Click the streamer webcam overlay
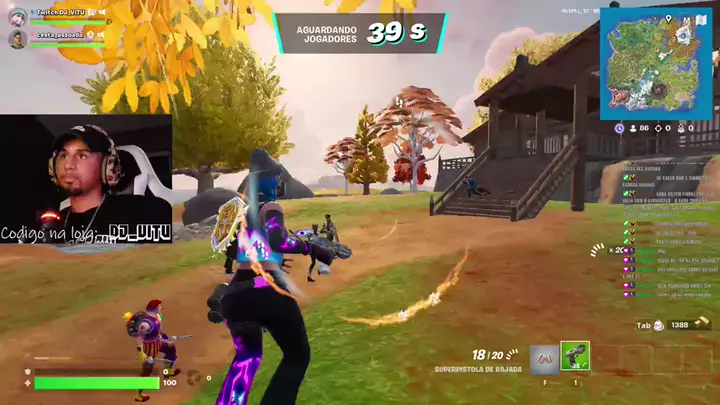The width and height of the screenshot is (720, 405). 85,178
